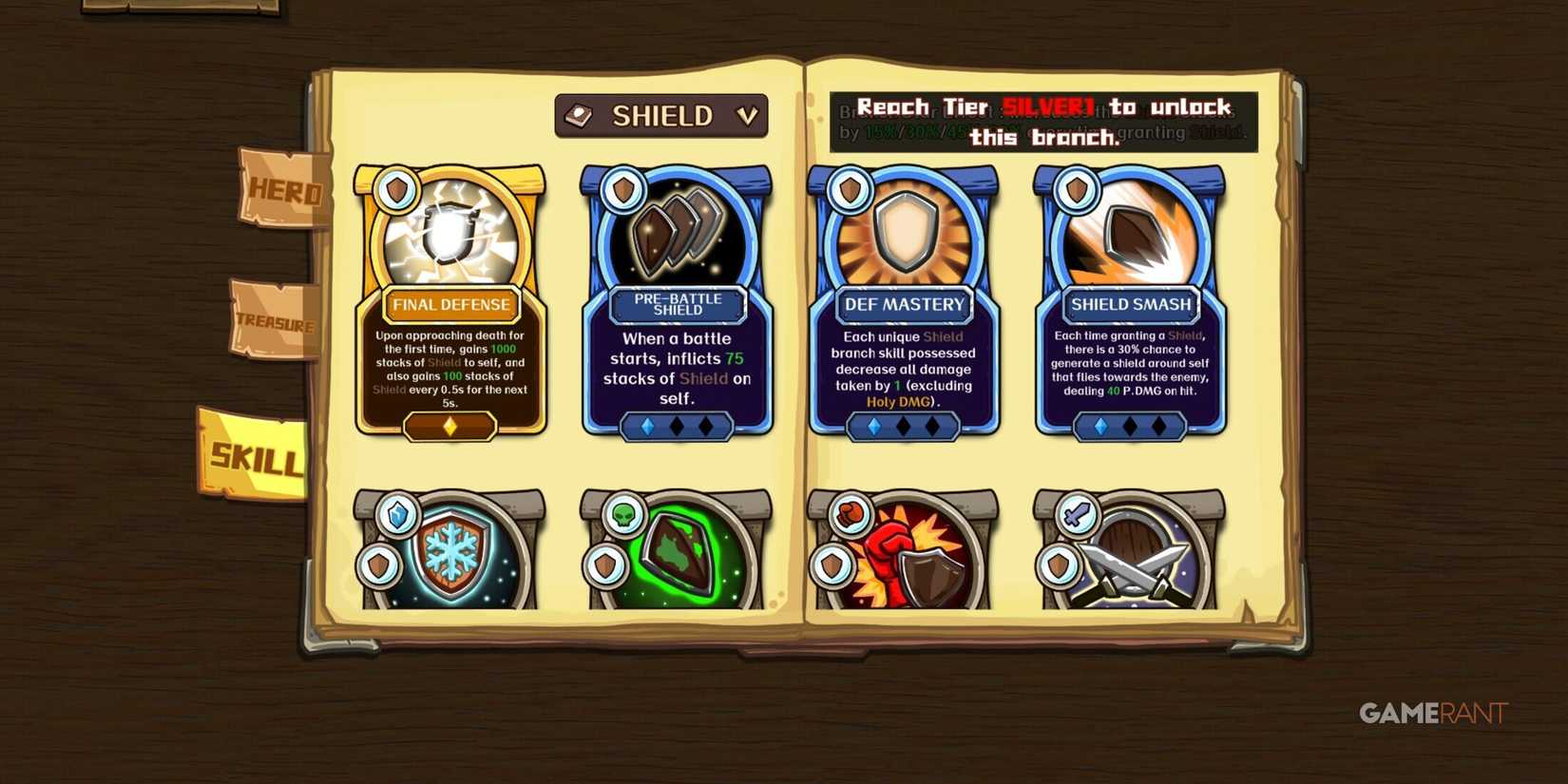The height and width of the screenshot is (784, 1568).
Task: Select the Shield Smash skill card
Action: [x=1129, y=304]
